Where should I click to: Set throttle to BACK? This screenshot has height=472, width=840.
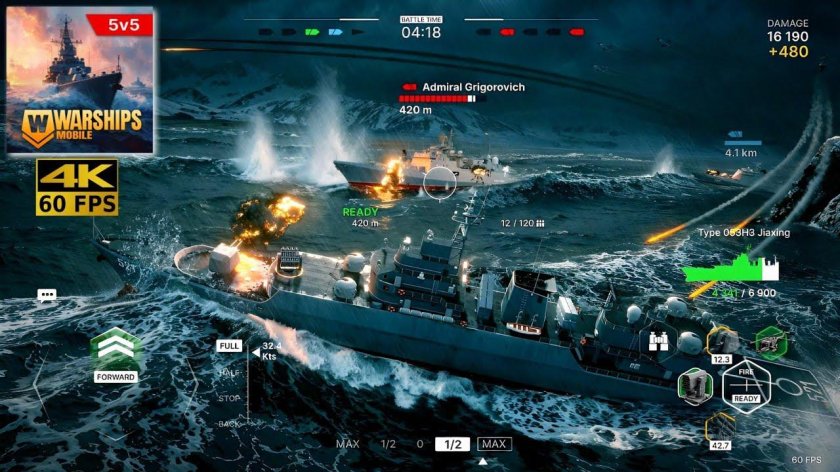(x=229, y=424)
